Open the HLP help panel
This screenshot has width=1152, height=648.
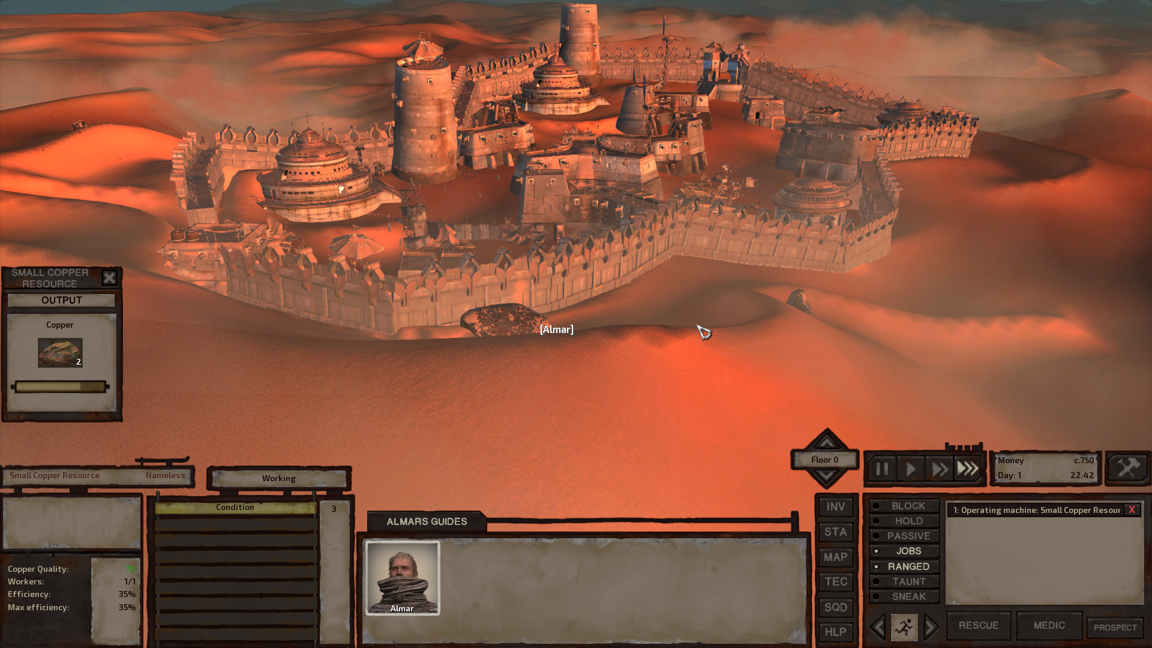[835, 632]
